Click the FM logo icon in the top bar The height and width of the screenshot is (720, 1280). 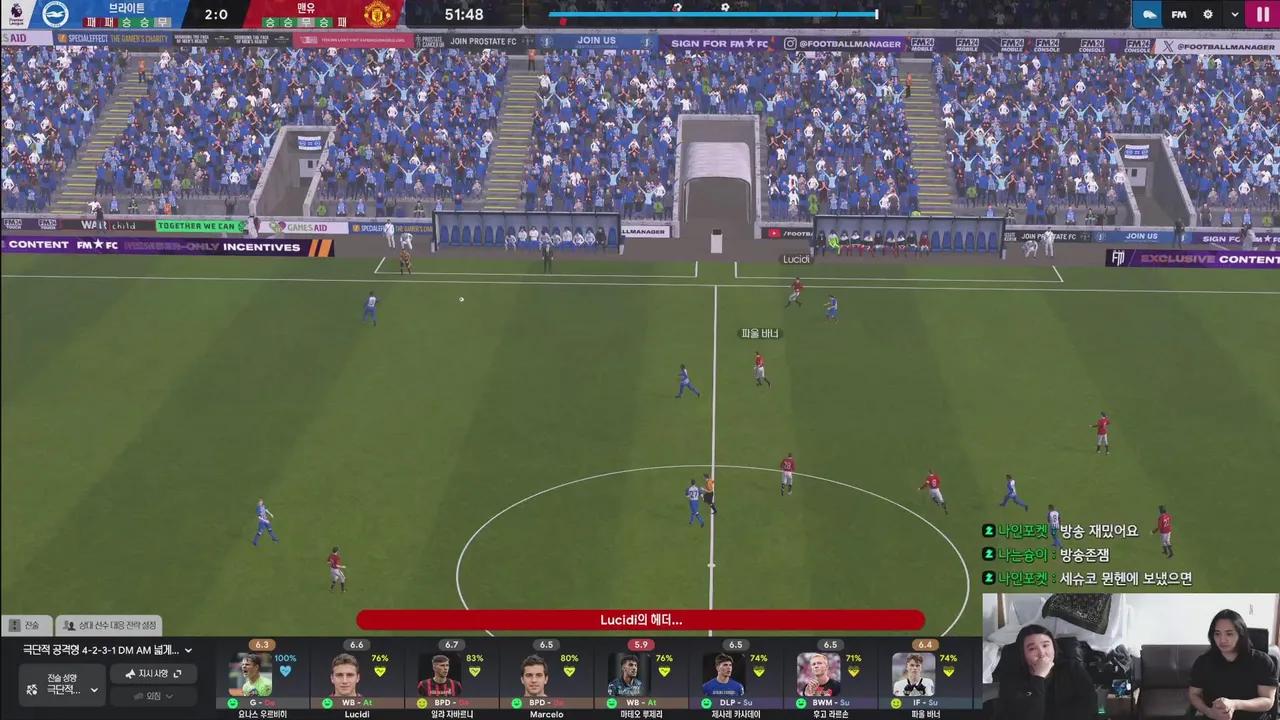(1178, 14)
